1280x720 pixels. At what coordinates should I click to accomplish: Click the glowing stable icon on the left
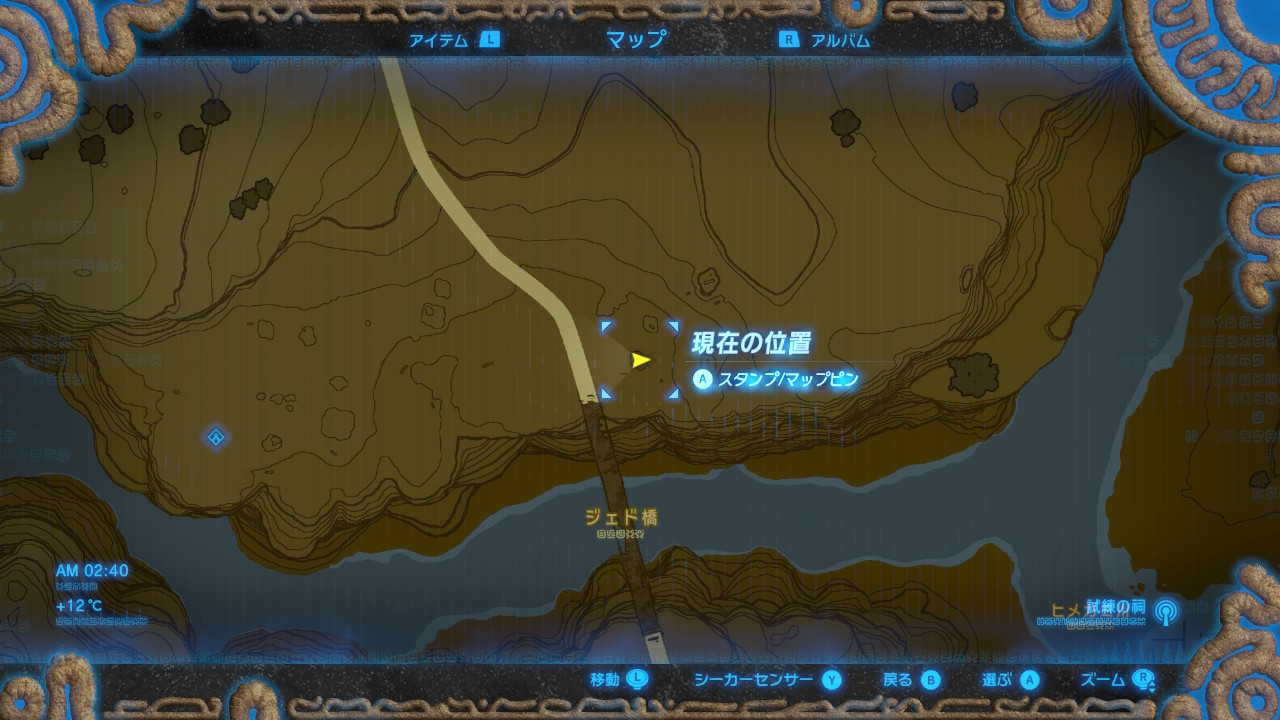(214, 435)
